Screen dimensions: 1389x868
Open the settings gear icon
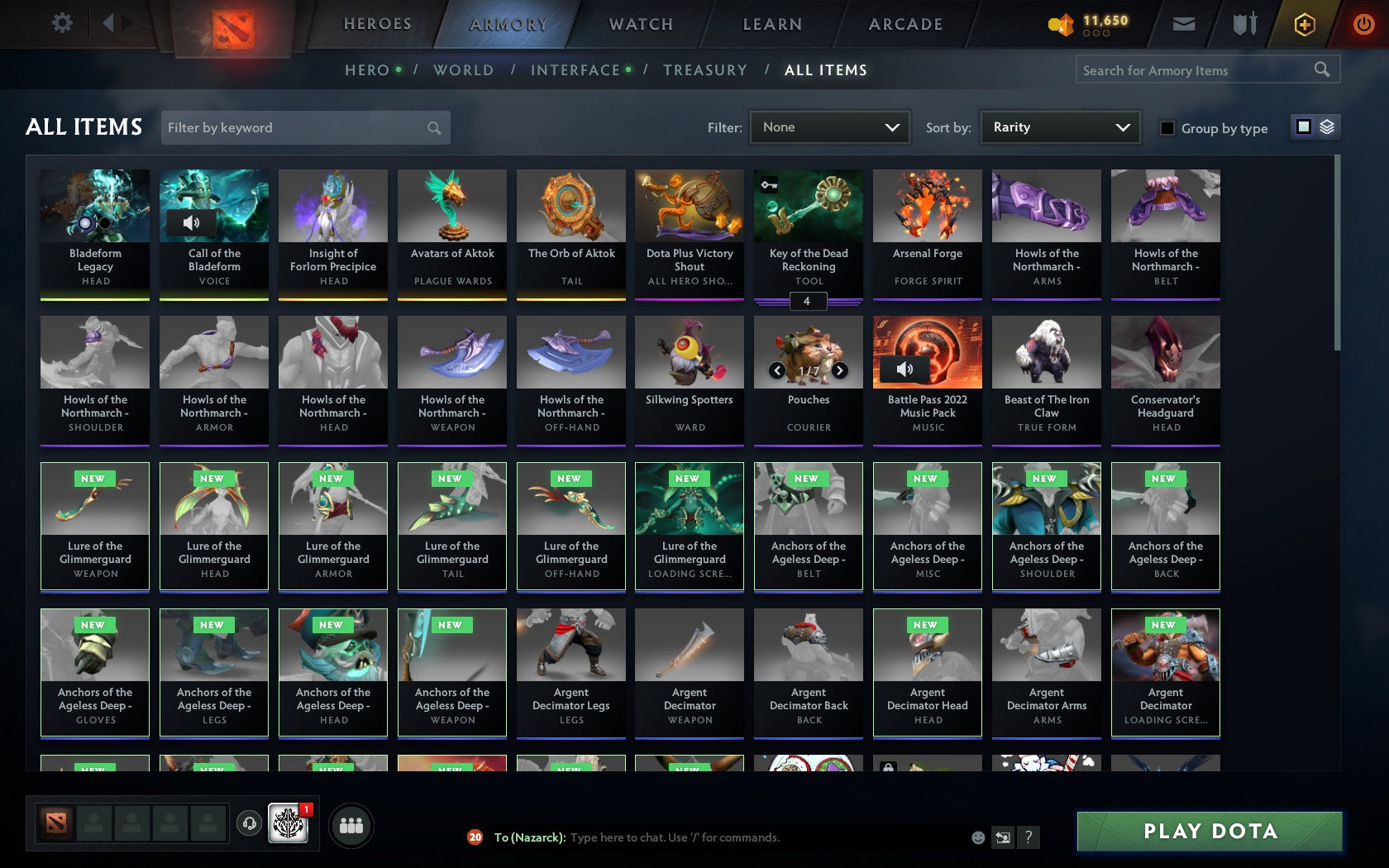tap(60, 22)
